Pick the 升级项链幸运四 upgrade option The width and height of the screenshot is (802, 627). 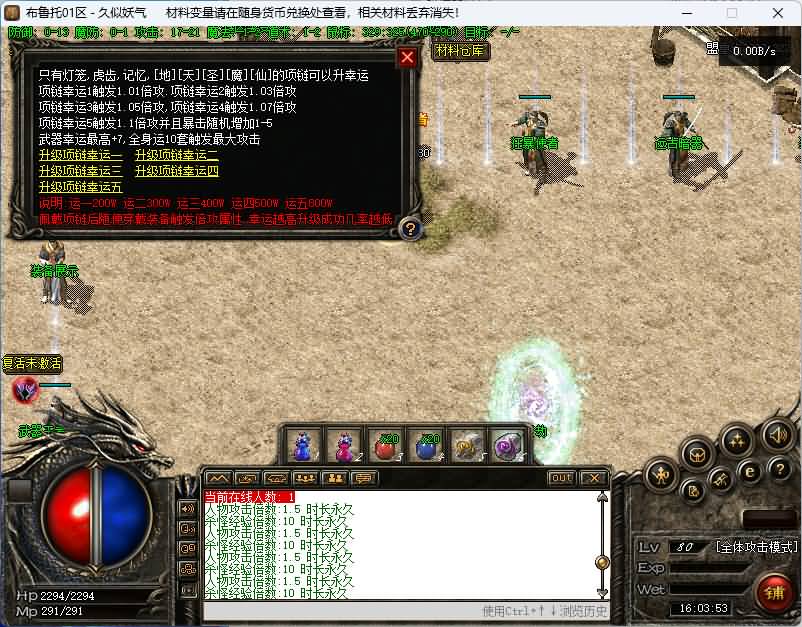177,171
